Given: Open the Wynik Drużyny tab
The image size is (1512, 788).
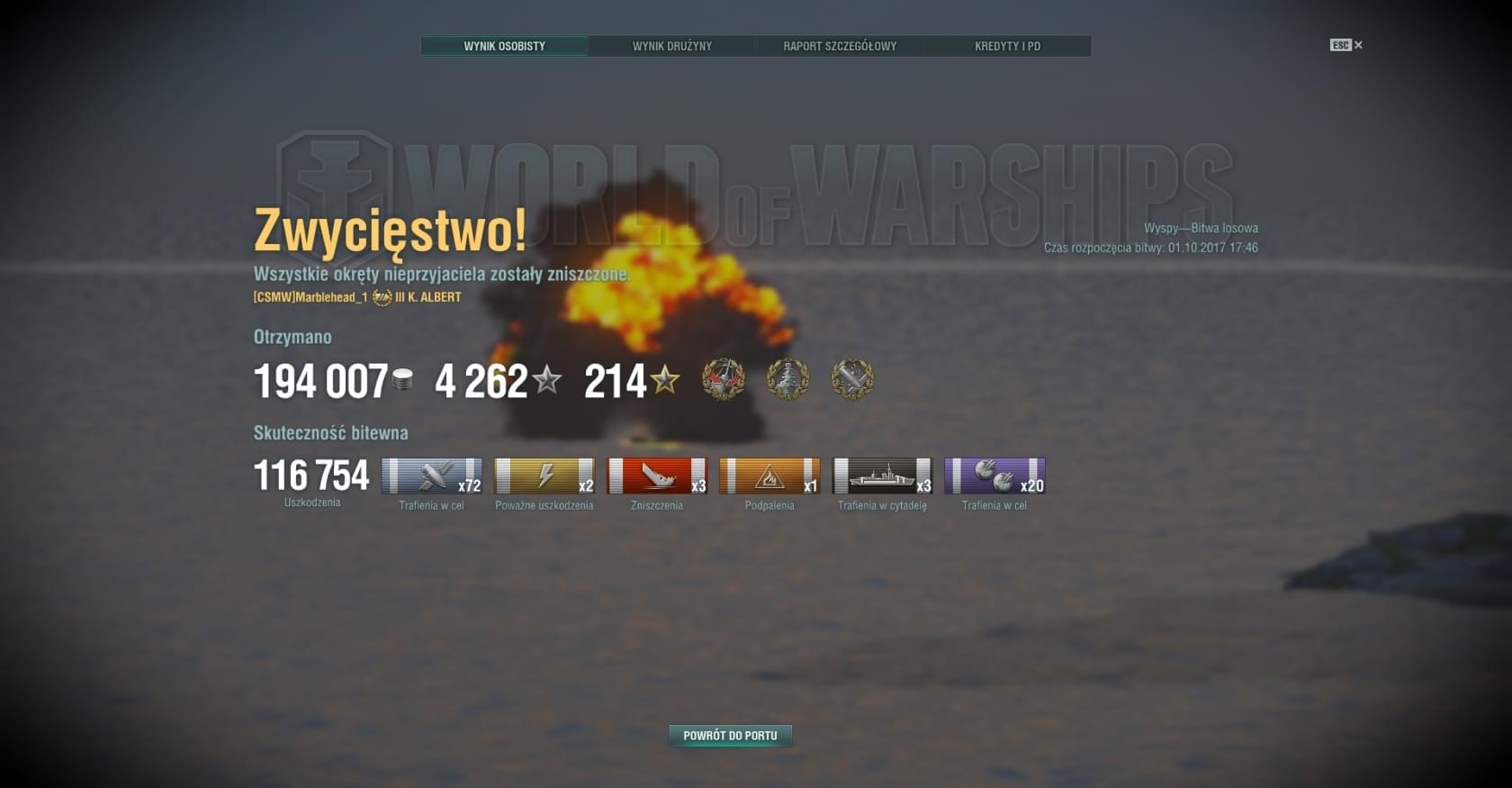Looking at the screenshot, I should click(671, 46).
